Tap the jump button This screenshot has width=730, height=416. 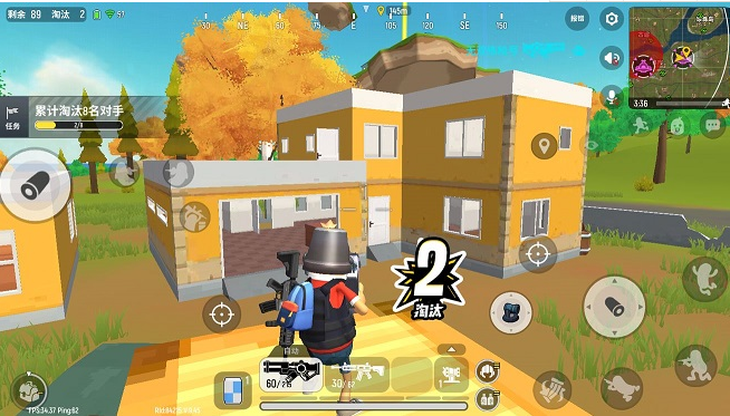(x=704, y=278)
